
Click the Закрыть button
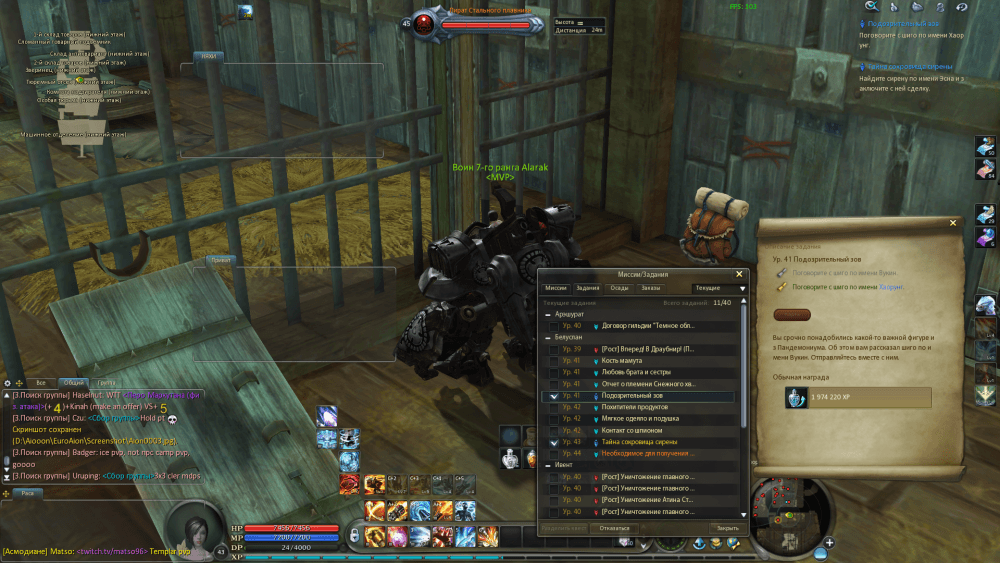(x=727, y=528)
